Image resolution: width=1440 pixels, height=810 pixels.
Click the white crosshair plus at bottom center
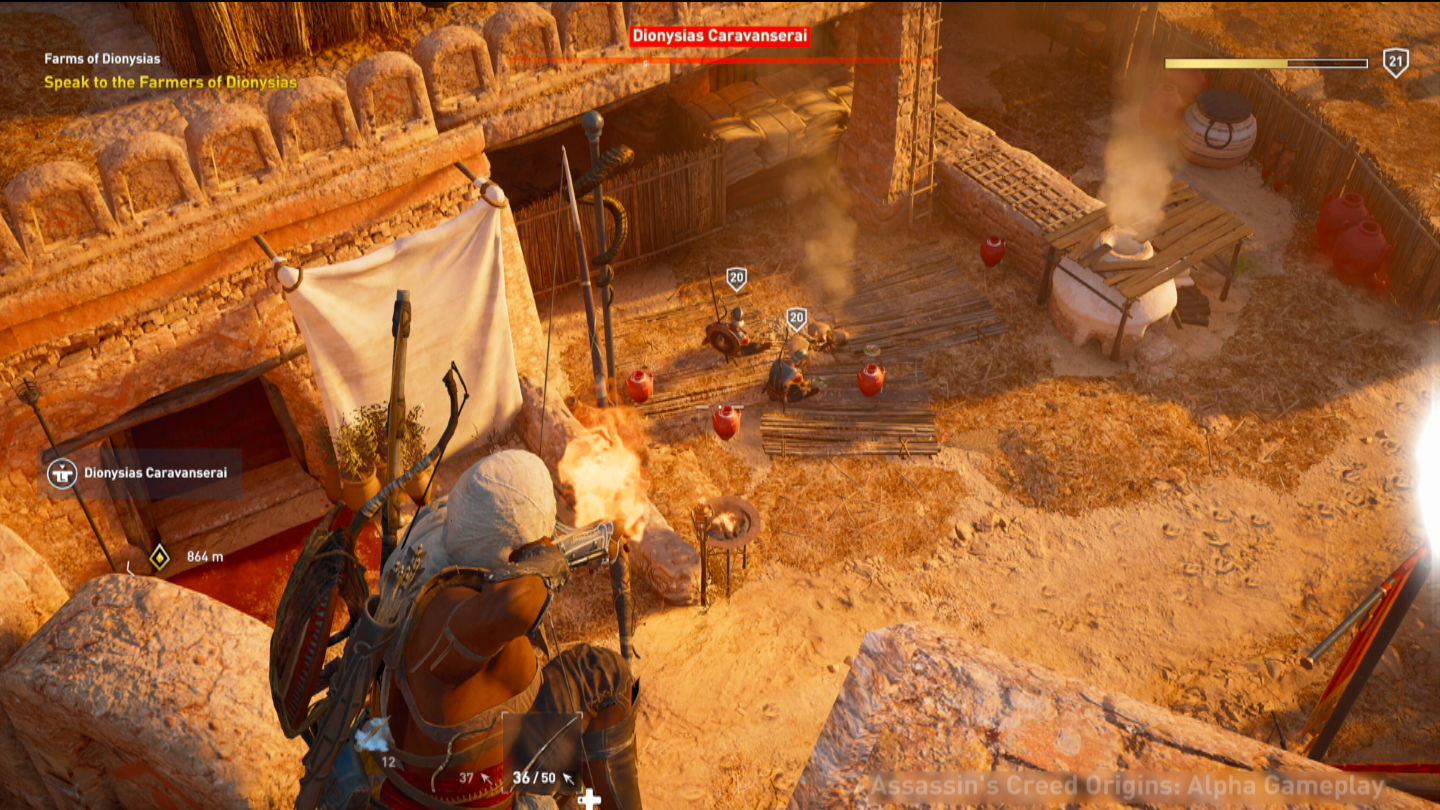pos(589,800)
